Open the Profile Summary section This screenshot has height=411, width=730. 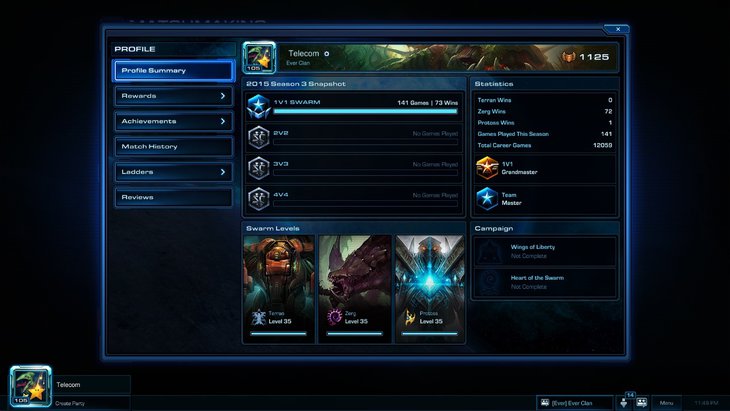click(x=173, y=71)
